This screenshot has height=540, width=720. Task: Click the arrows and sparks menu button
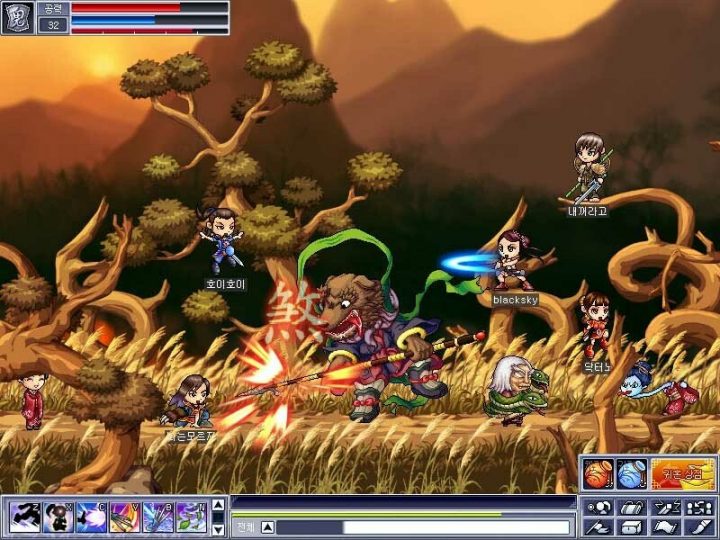point(666,507)
